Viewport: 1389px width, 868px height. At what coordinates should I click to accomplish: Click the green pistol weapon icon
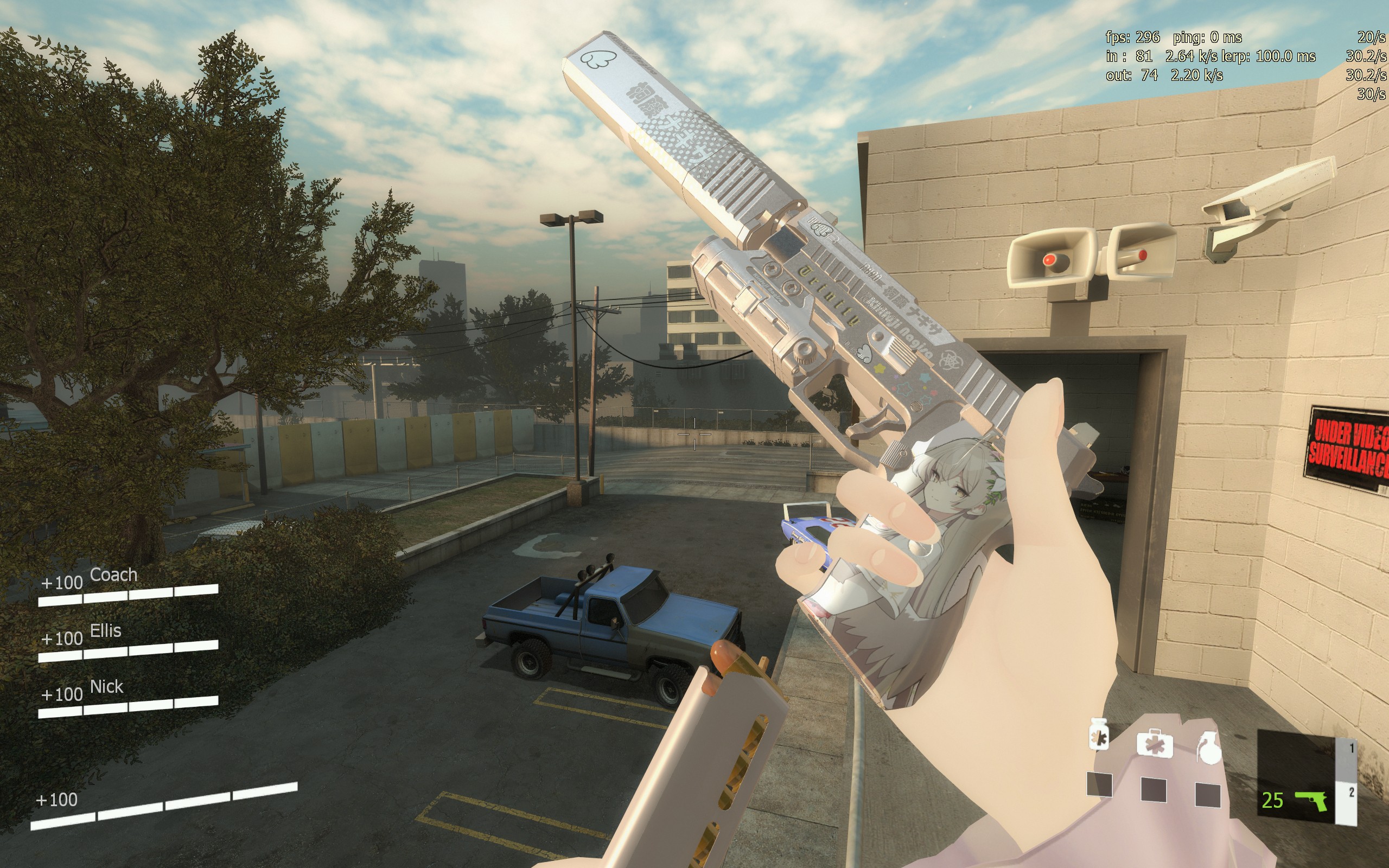point(1311,800)
